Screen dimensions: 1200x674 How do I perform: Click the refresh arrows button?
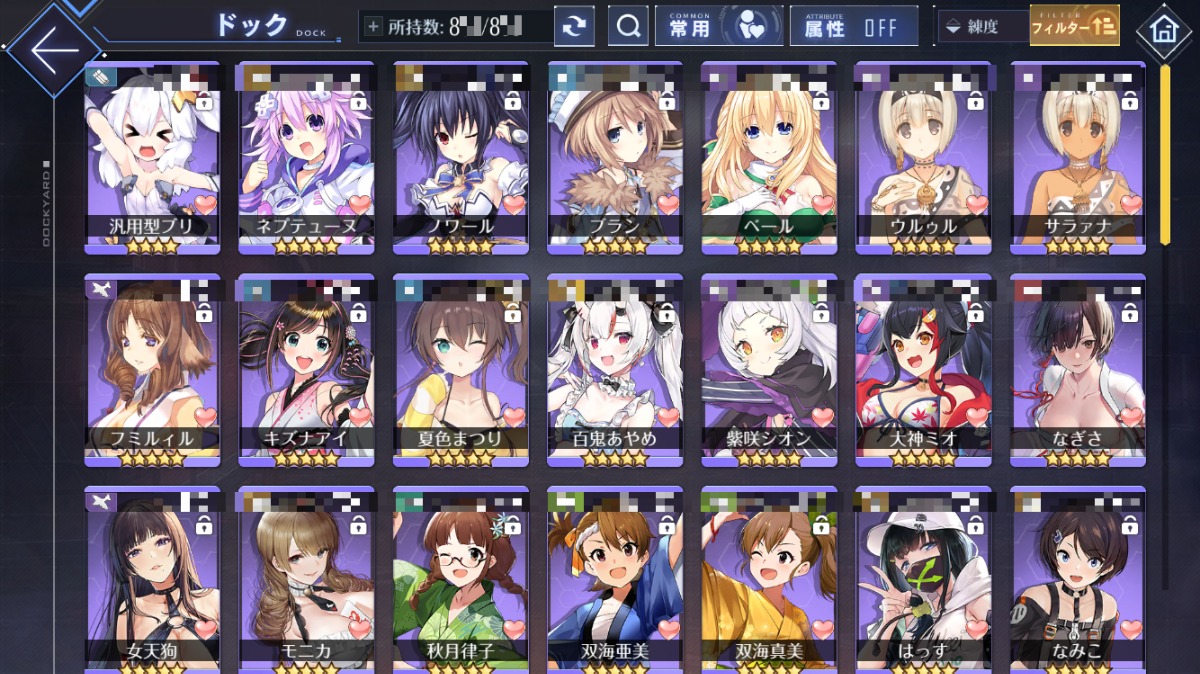coord(574,27)
